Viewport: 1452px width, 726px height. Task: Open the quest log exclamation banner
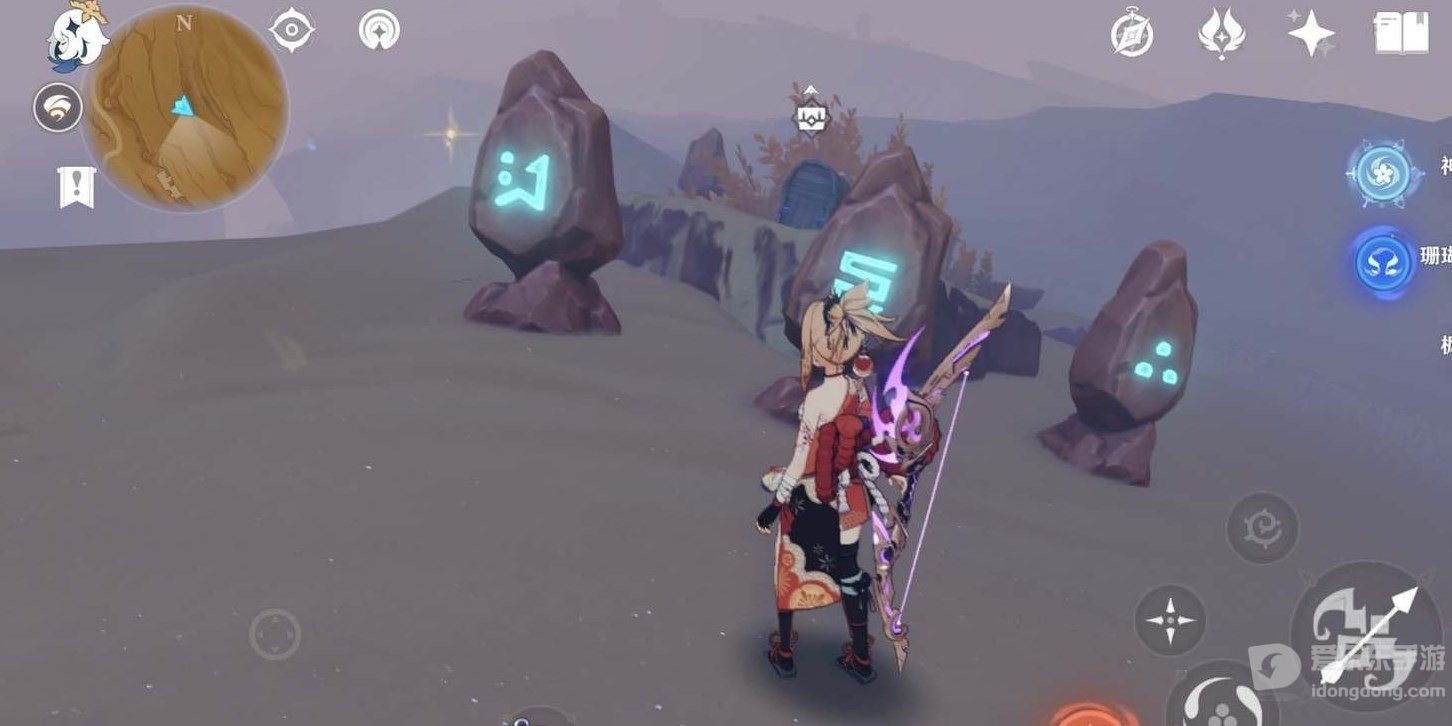[76, 187]
